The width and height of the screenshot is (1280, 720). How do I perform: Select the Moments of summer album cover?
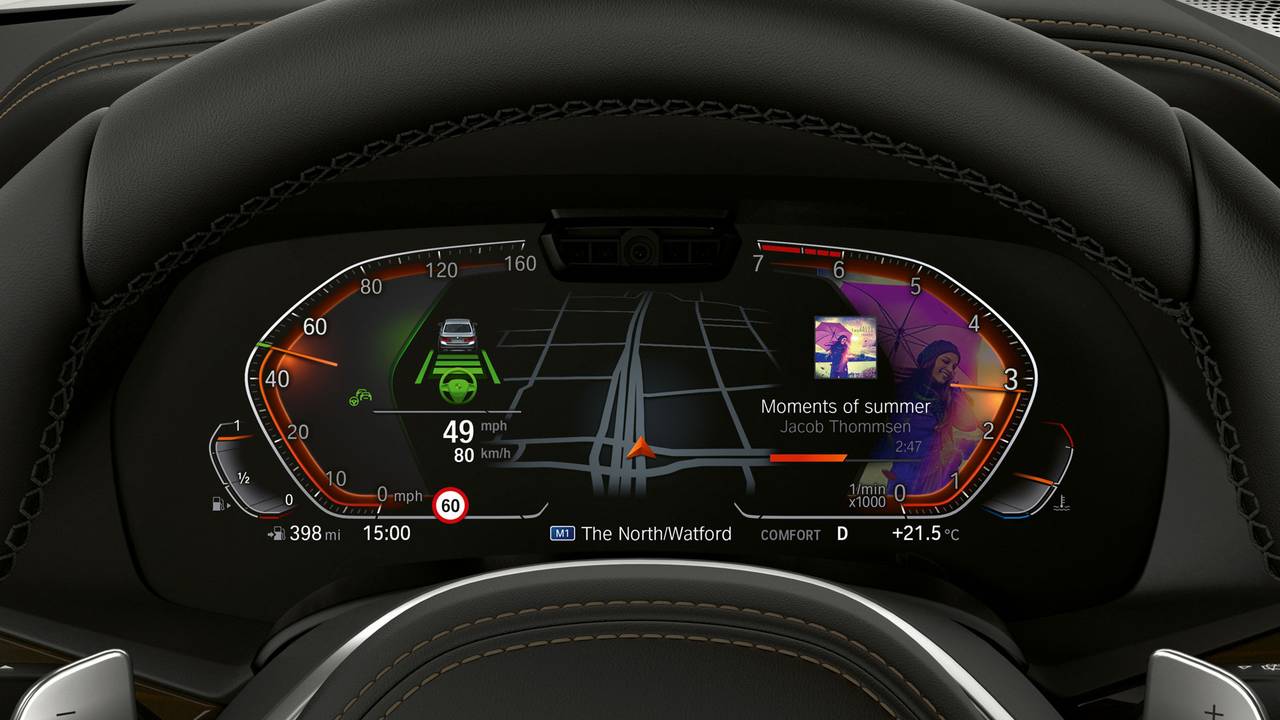click(845, 348)
